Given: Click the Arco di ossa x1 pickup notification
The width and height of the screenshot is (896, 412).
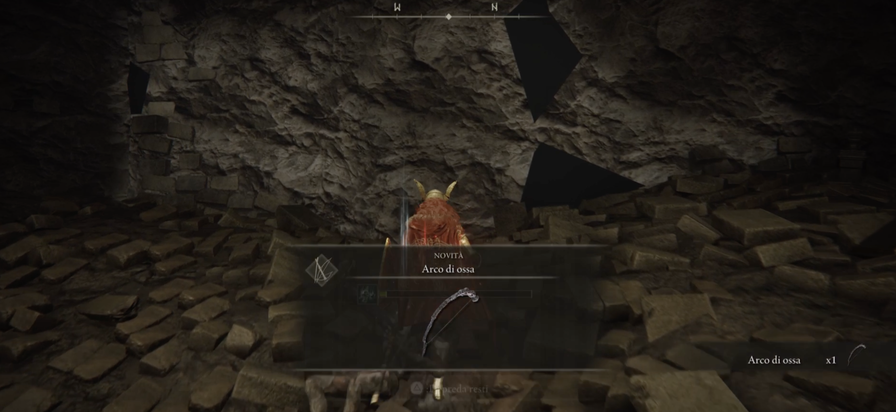Looking at the screenshot, I should 806,360.
